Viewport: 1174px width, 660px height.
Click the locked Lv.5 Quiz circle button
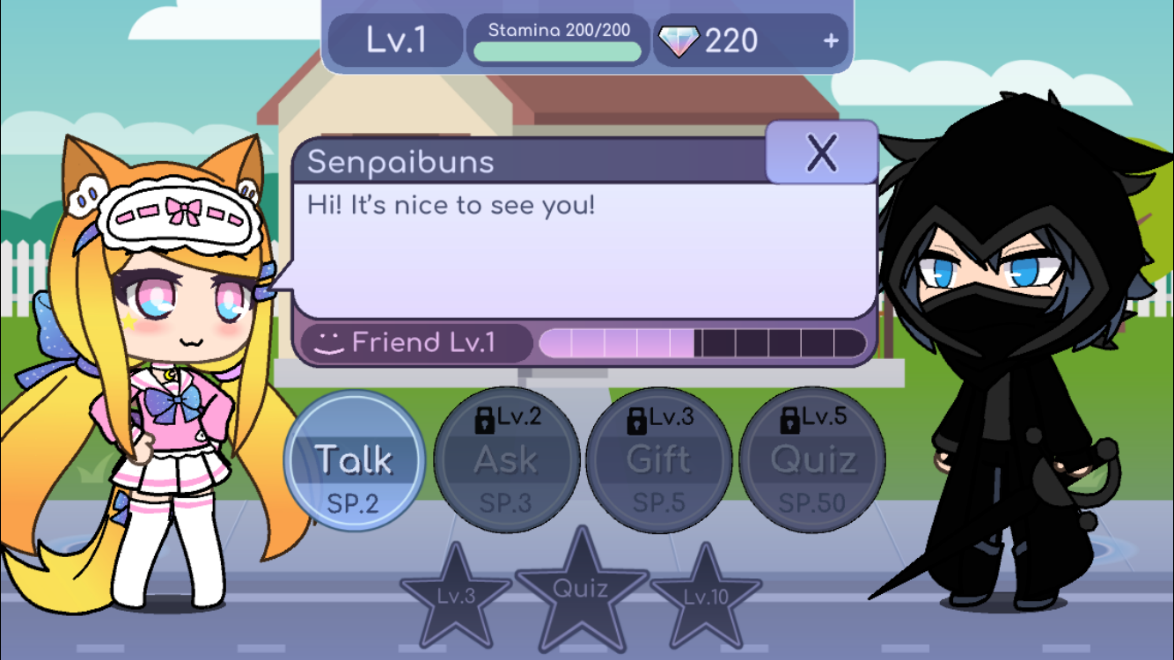(812, 461)
